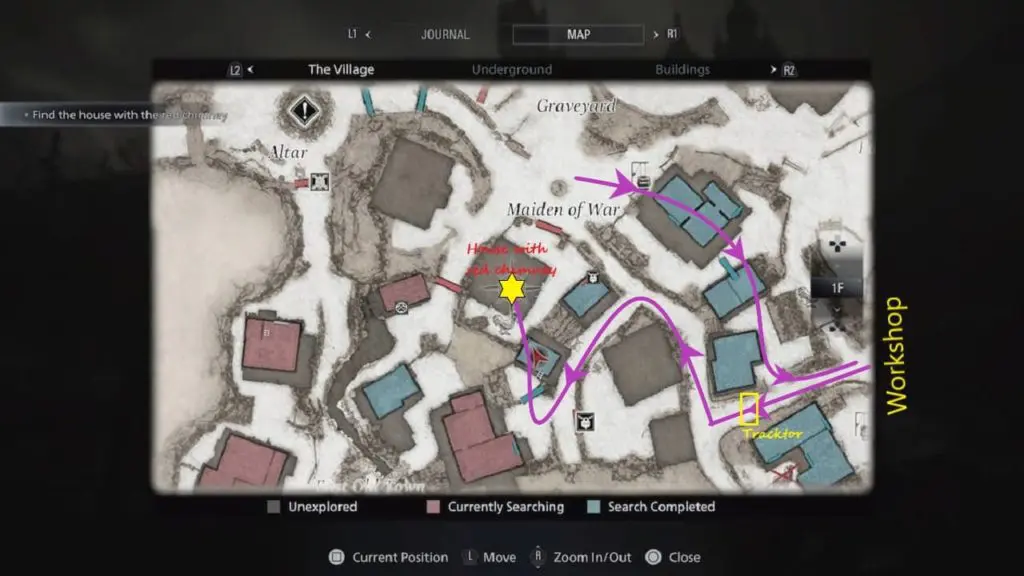Screen dimensions: 1024x576
Task: Select the highlighted MAP tab
Action: 578,34
